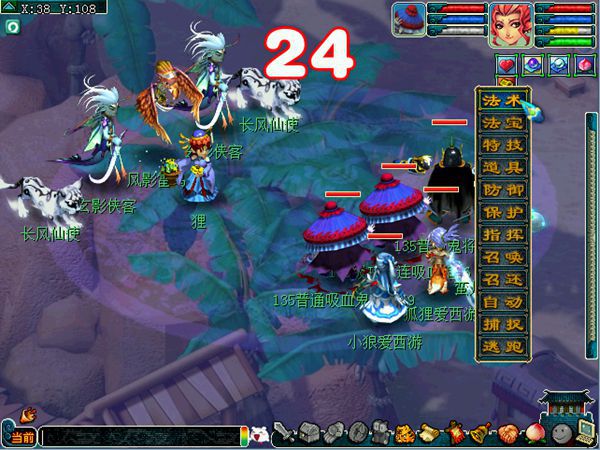This screenshot has width=600, height=450.
Task: Choose the 法宝 magic treasure option
Action: (501, 123)
